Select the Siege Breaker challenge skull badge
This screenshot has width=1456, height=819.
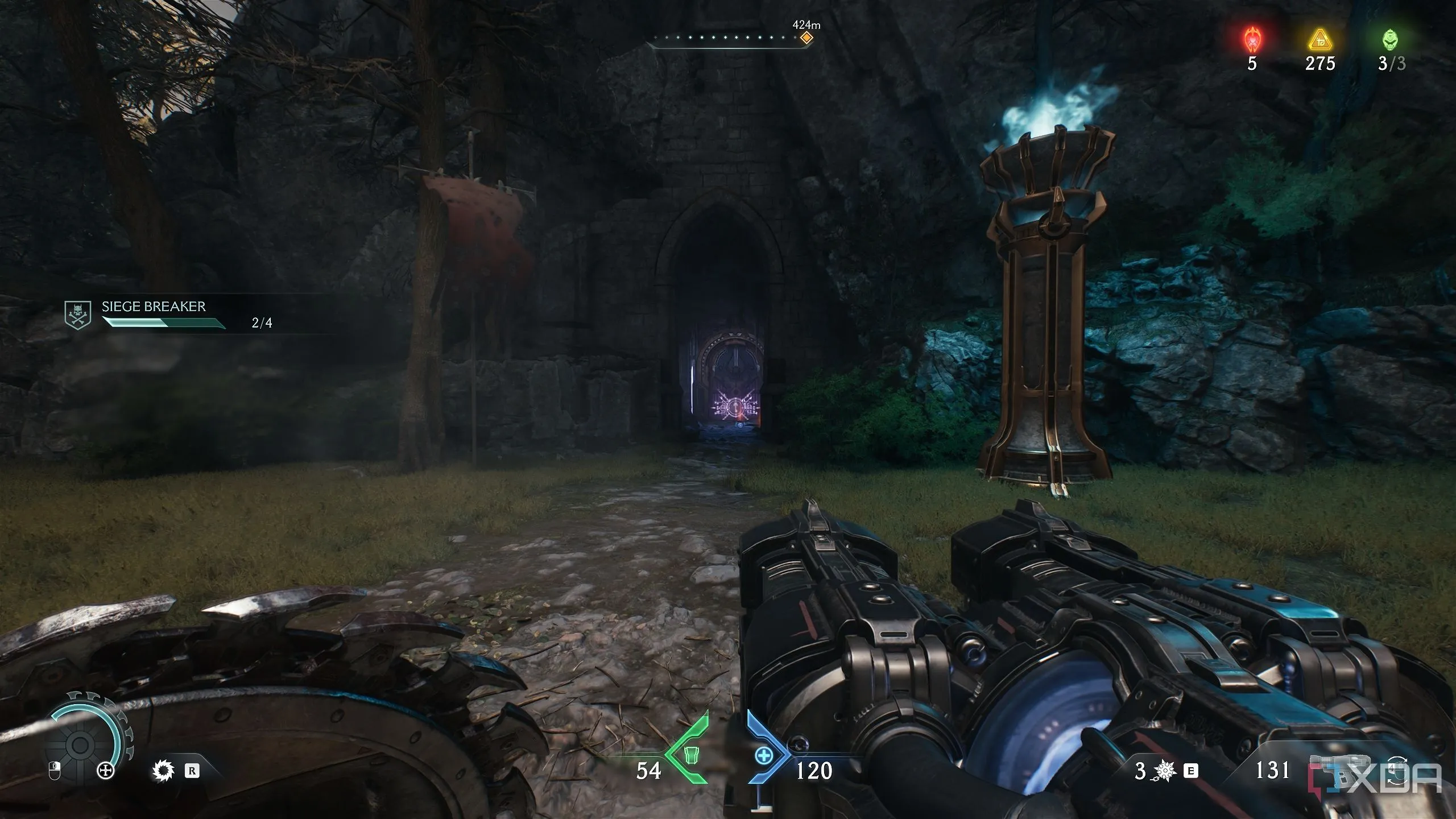(x=78, y=315)
